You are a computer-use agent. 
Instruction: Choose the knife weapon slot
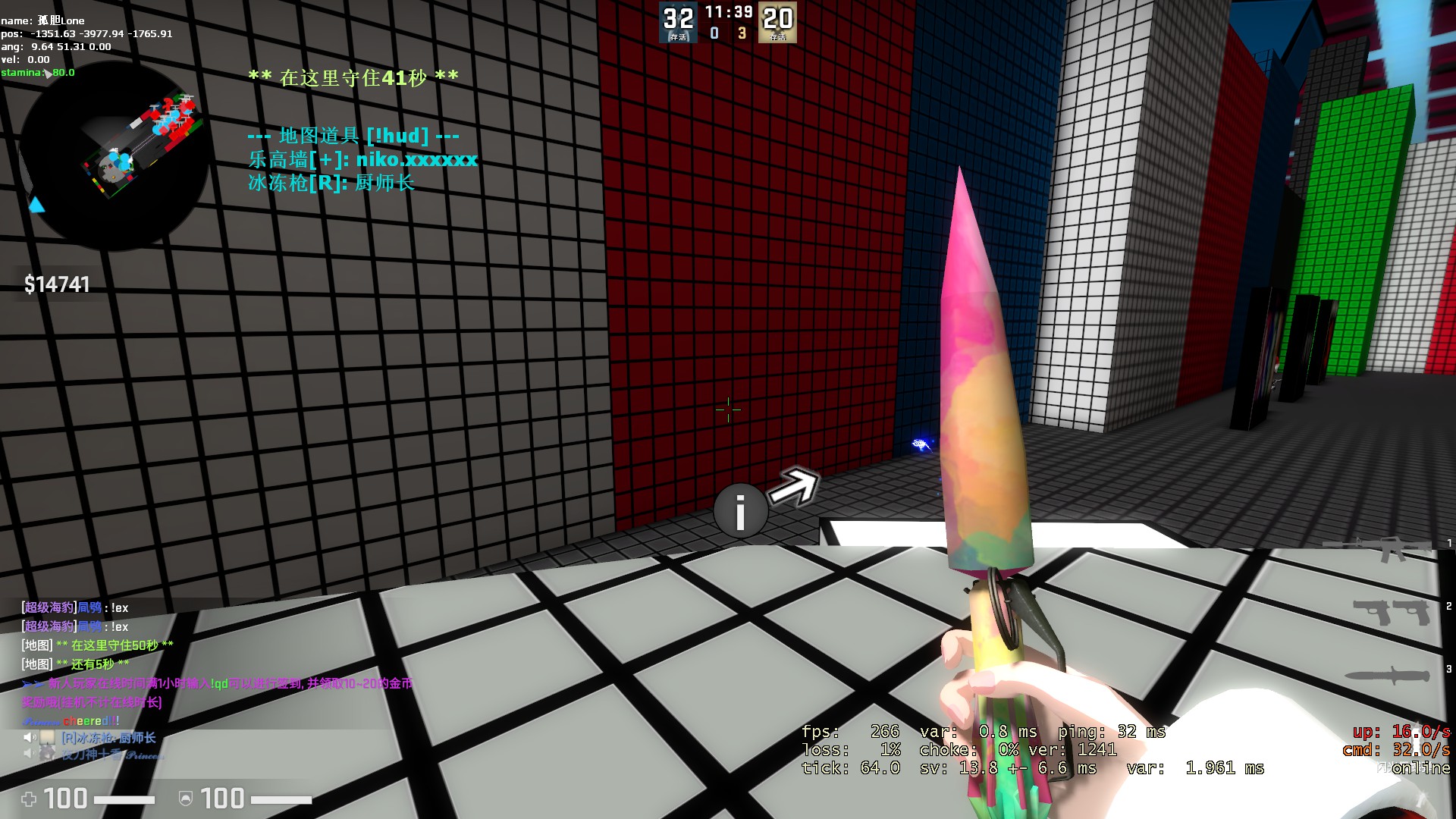coord(1386,674)
